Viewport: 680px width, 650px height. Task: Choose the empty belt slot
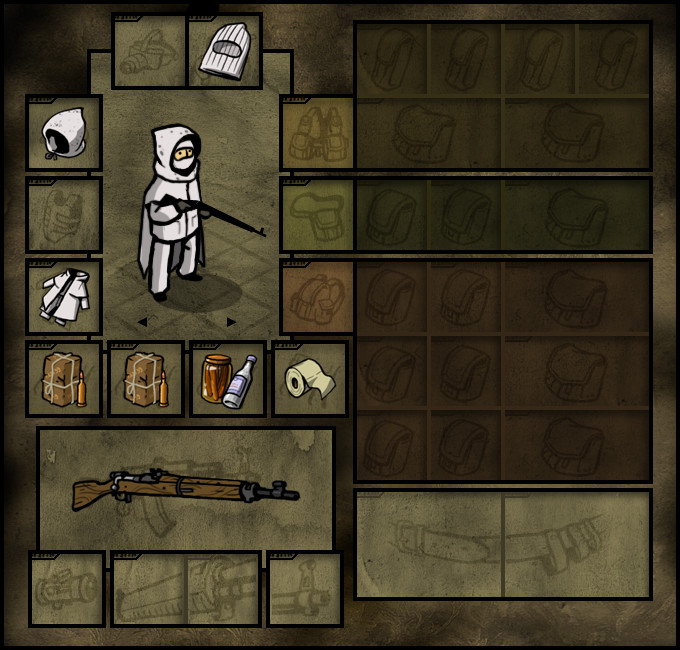click(x=317, y=215)
